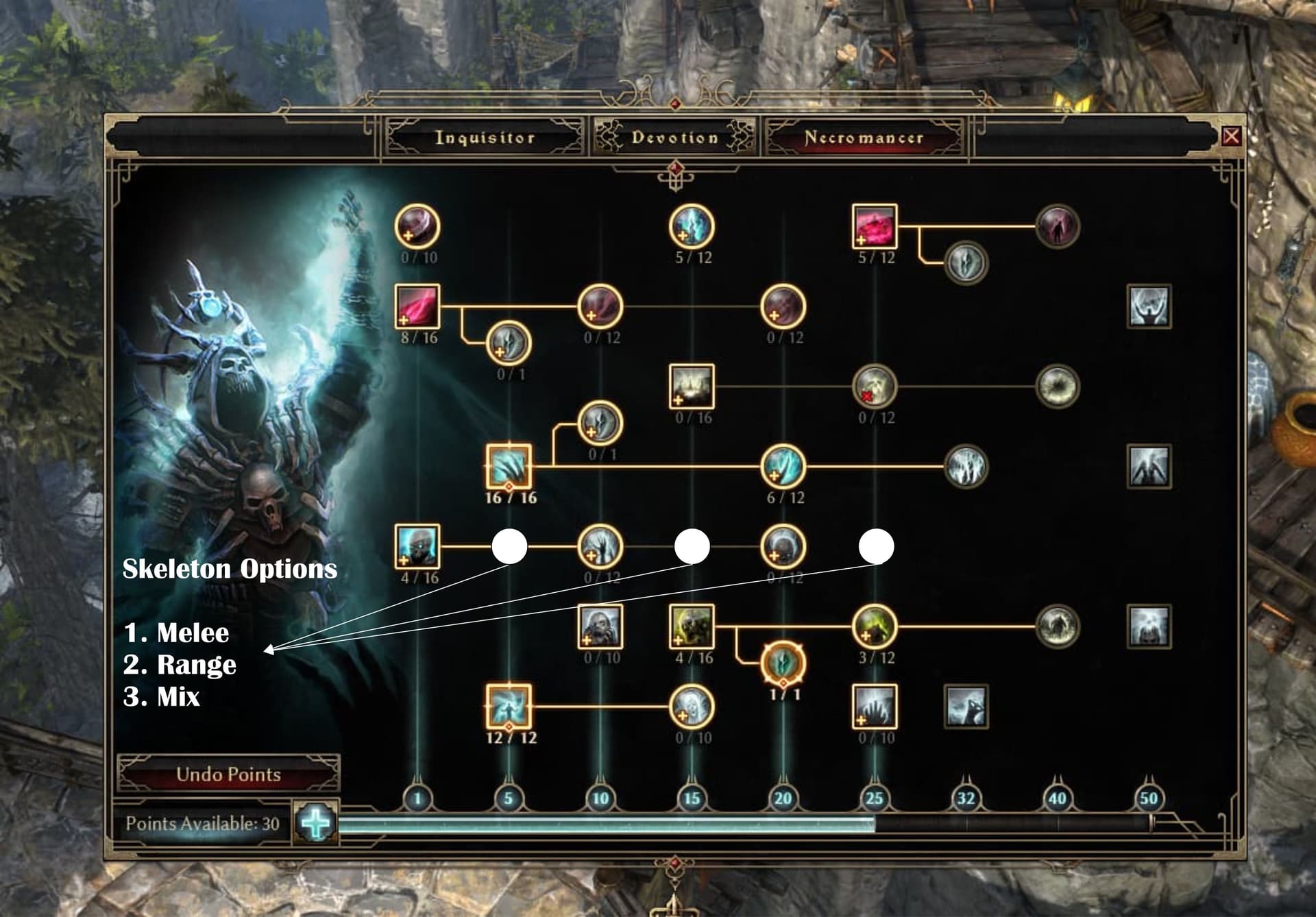Pick the skull skill at 0/12 with red X
Screen dimensions: 1316x917
click(x=875, y=387)
